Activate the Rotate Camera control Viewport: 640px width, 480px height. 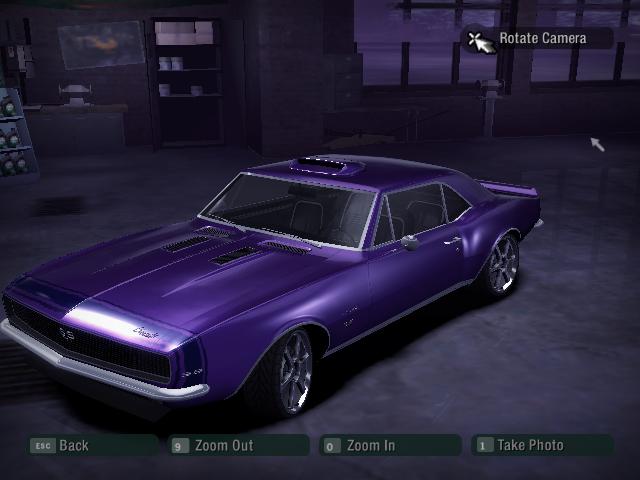540,39
